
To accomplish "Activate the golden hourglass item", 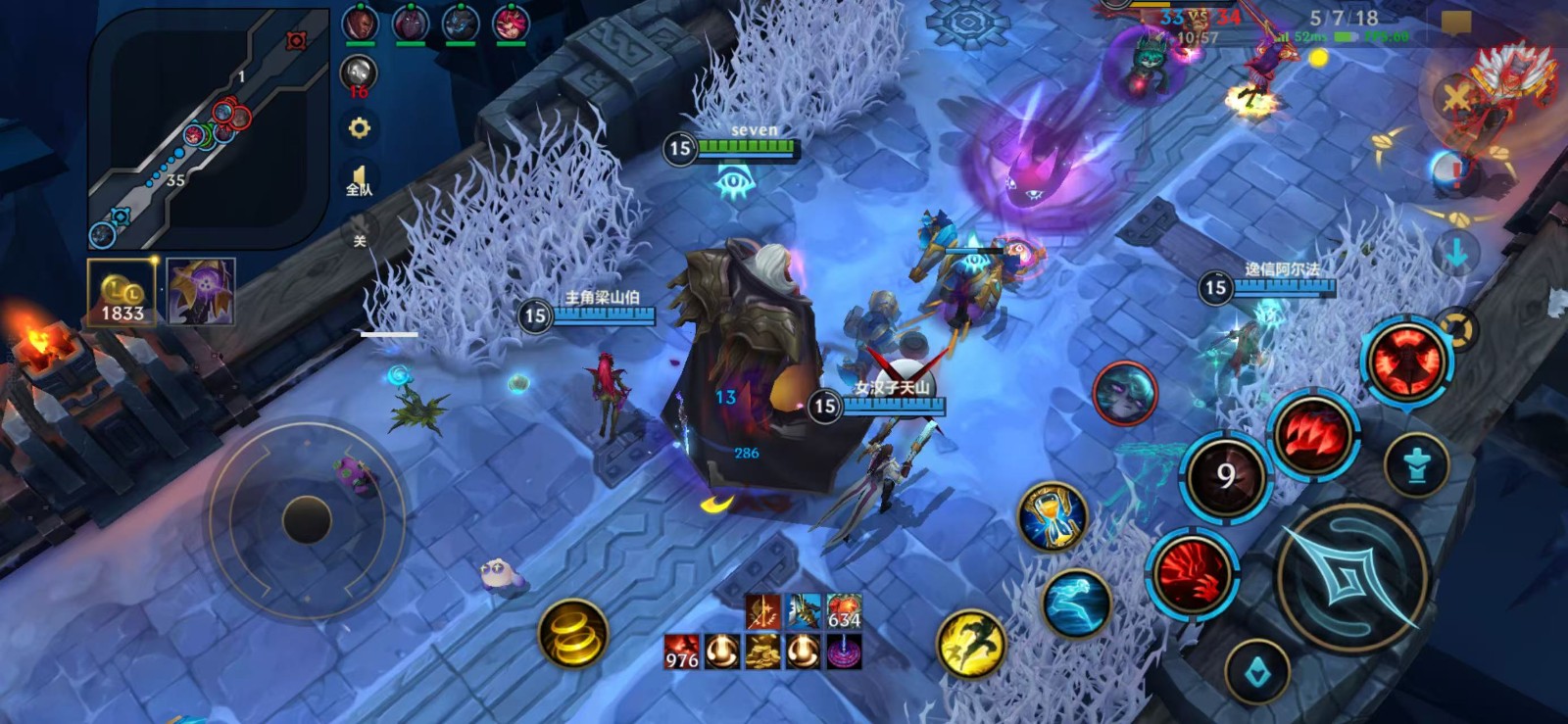I will [1052, 516].
